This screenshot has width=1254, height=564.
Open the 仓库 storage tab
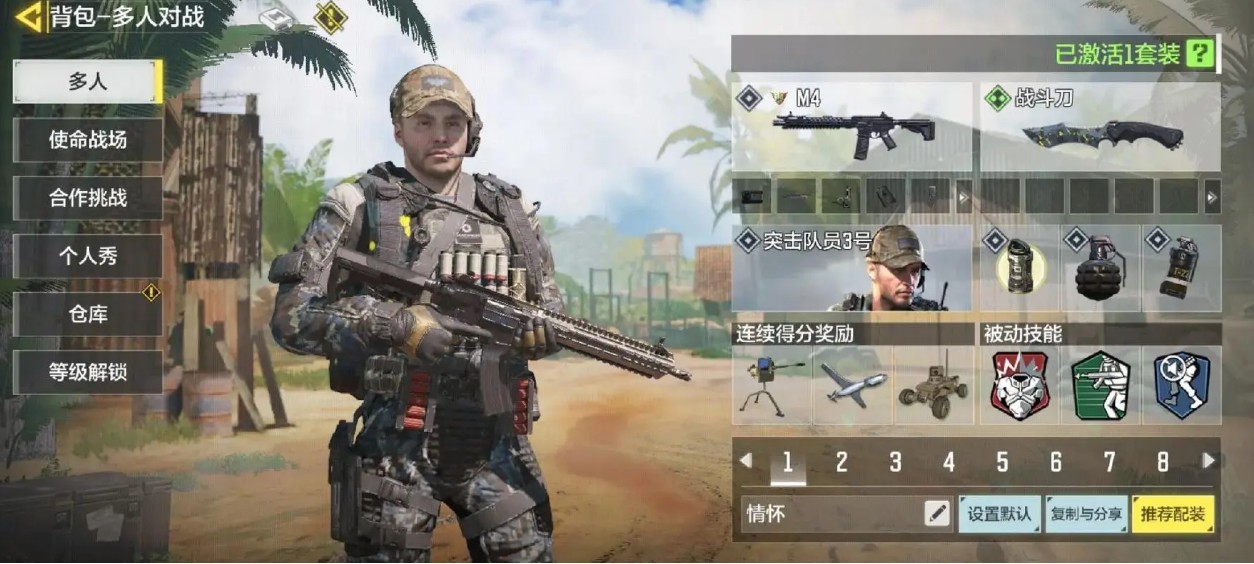(88, 314)
